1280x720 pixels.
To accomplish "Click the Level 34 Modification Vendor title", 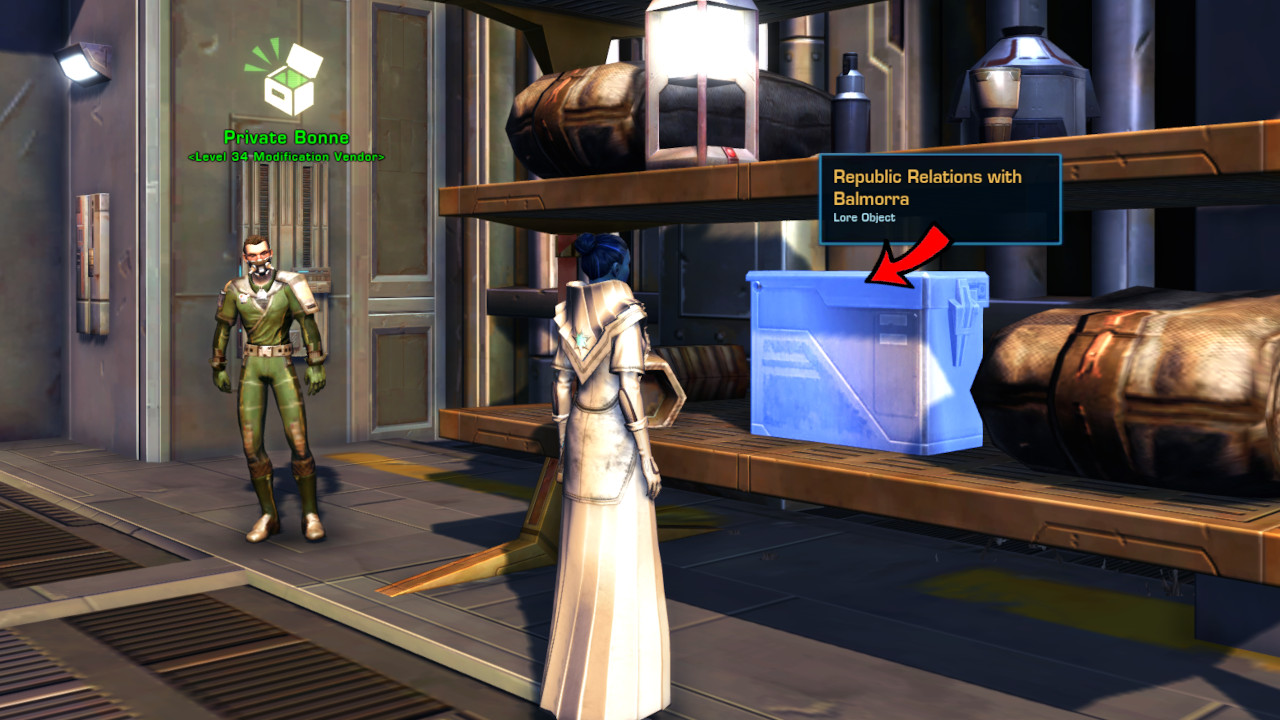I will [288, 157].
